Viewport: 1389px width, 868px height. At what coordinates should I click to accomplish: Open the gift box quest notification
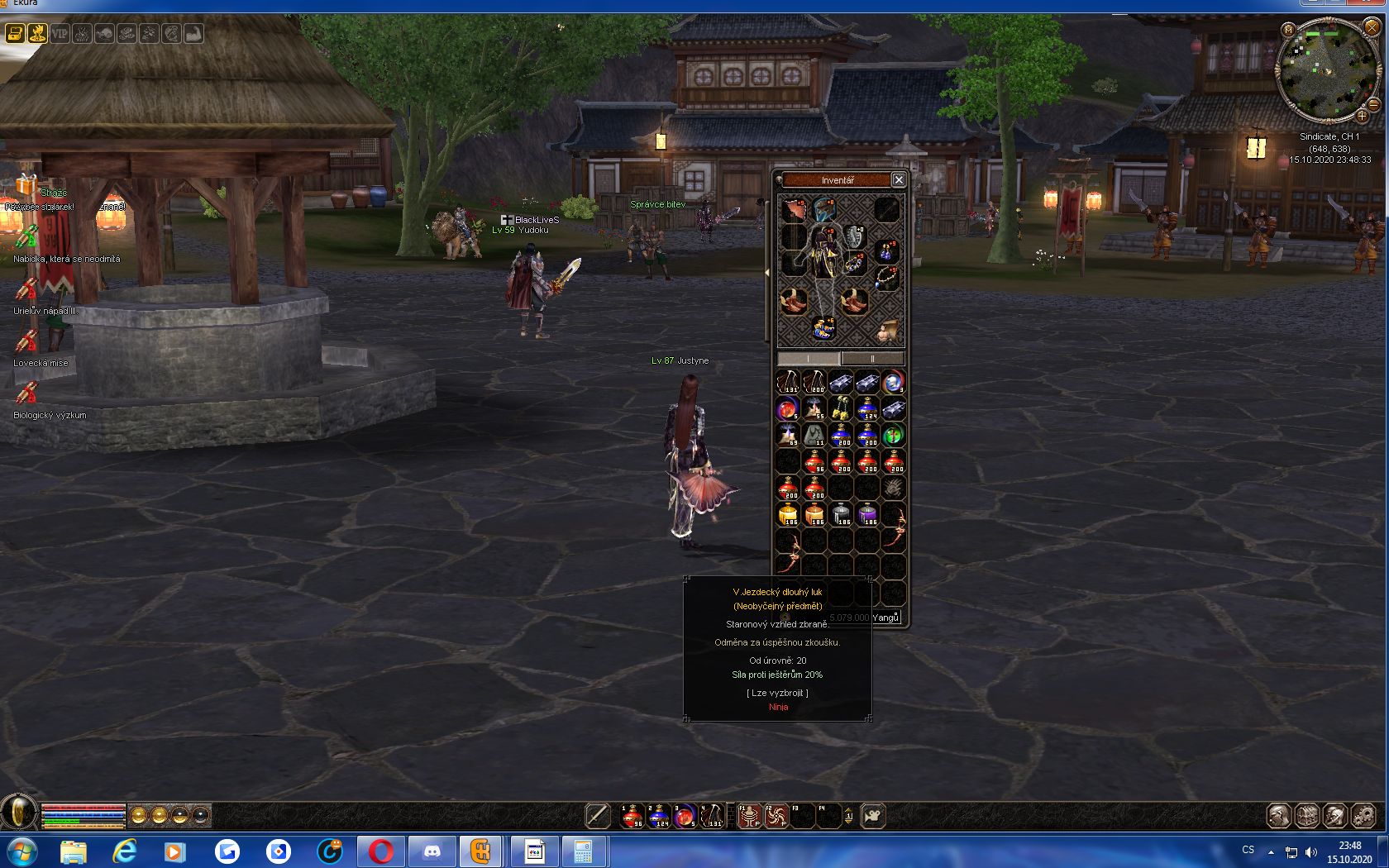tap(26, 184)
